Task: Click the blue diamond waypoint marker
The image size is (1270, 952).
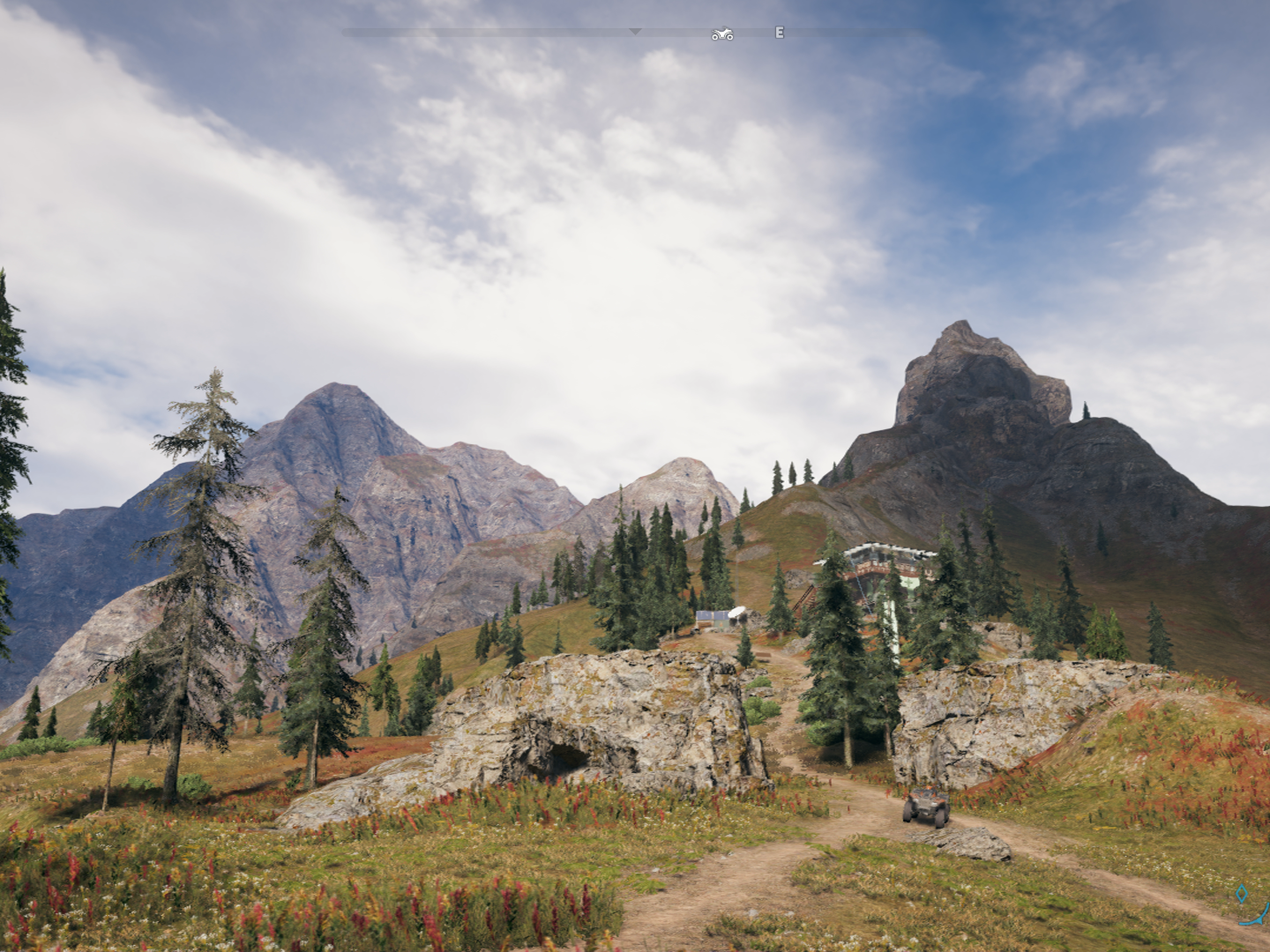Action: point(1242,894)
